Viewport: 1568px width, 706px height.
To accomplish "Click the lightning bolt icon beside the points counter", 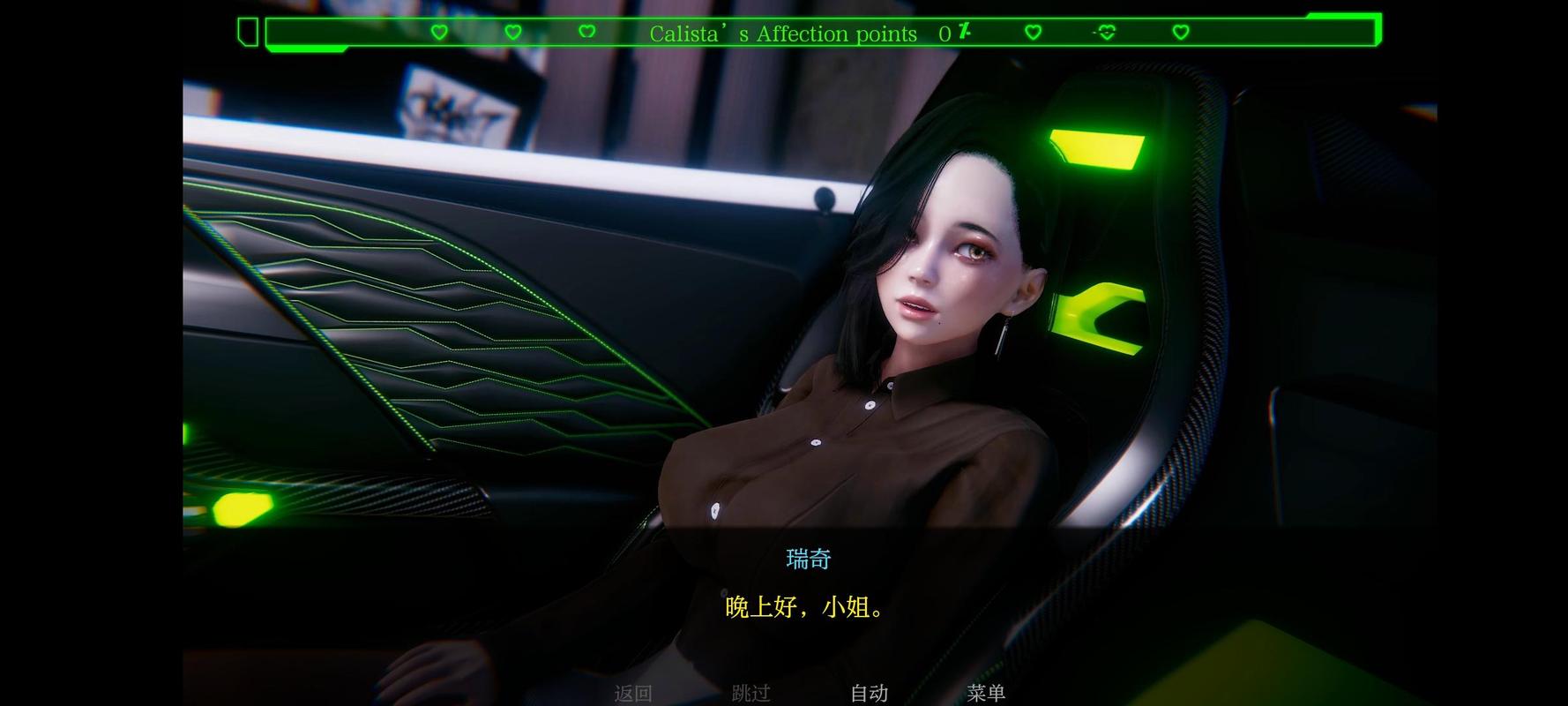I will 964,32.
